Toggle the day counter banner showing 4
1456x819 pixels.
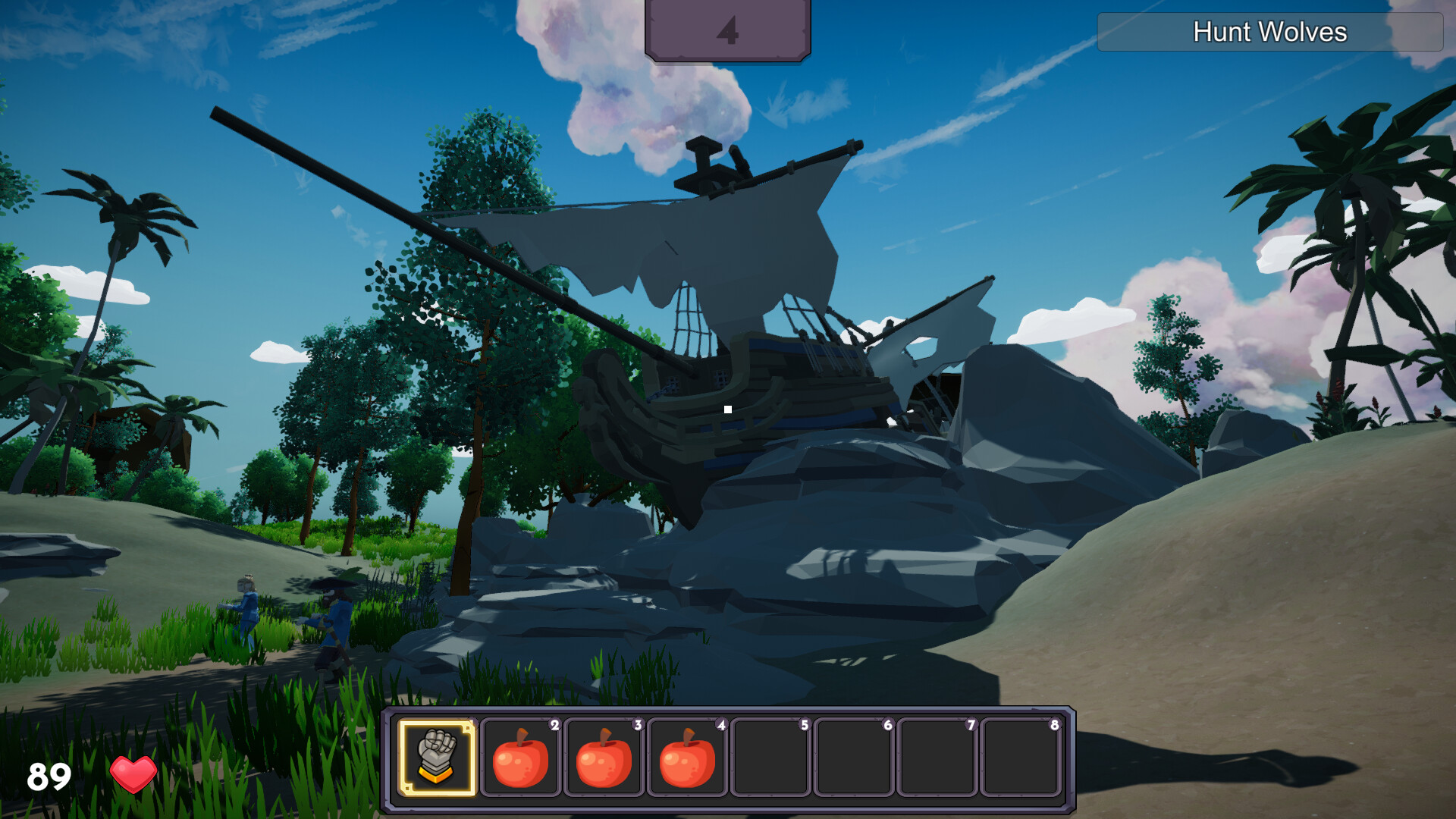pyautogui.click(x=727, y=29)
